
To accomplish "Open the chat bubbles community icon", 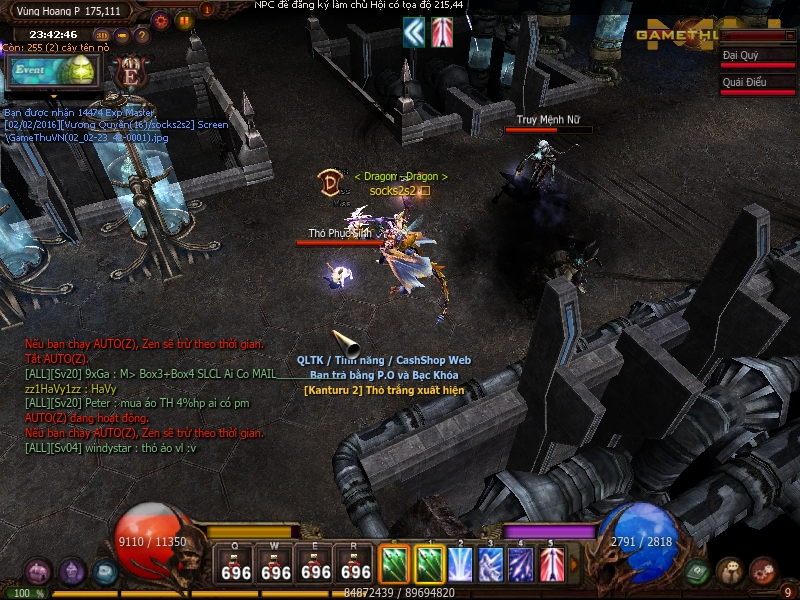I will coord(730,571).
